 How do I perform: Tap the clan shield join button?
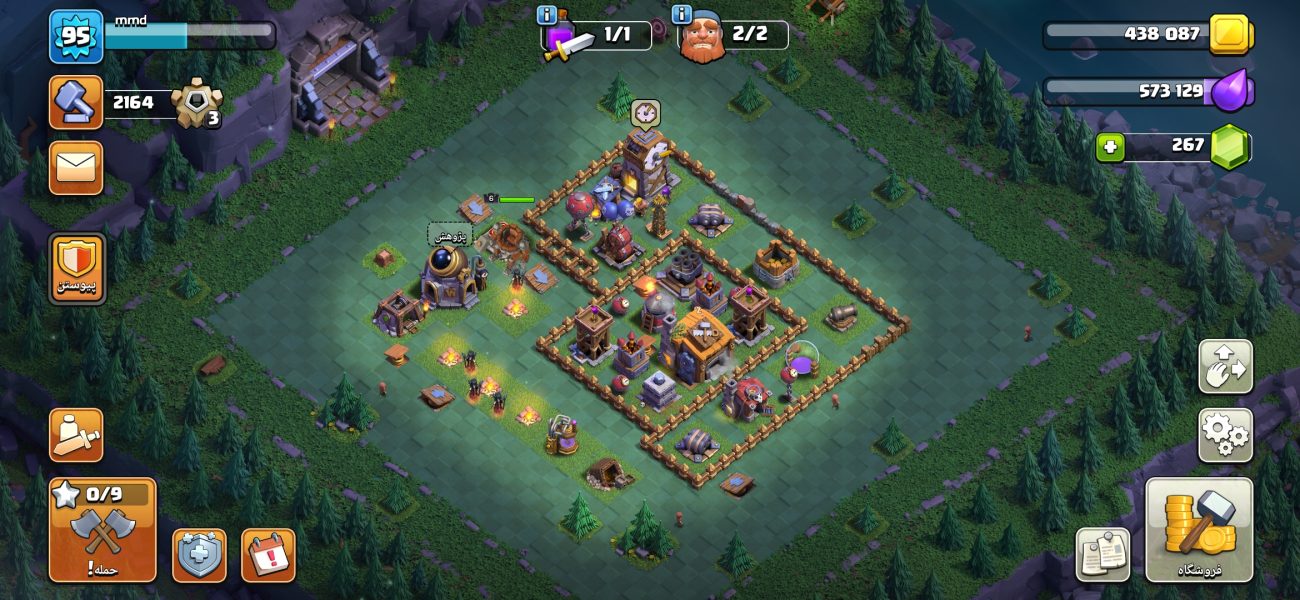coord(77,268)
